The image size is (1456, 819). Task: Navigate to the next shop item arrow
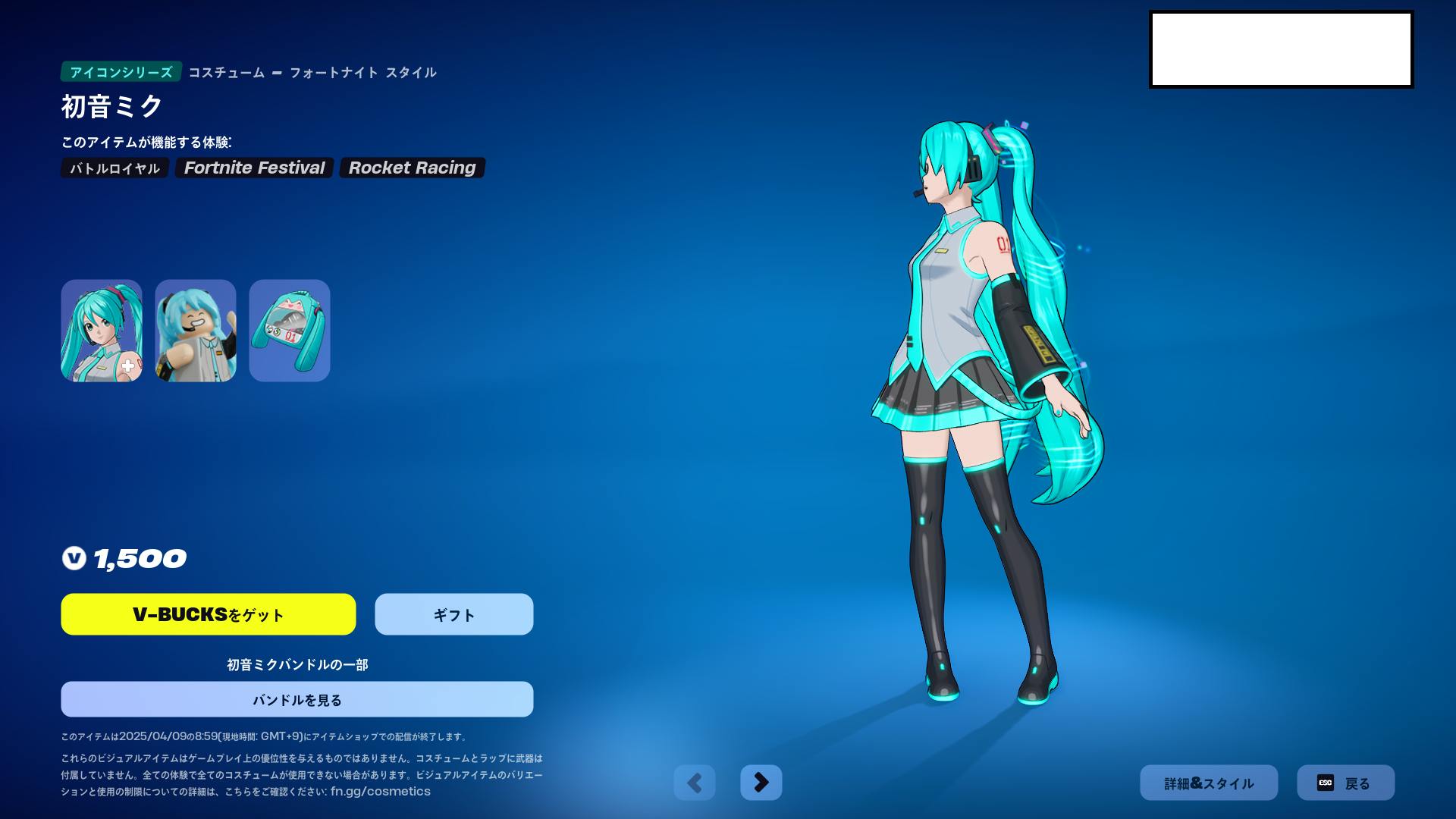click(761, 783)
